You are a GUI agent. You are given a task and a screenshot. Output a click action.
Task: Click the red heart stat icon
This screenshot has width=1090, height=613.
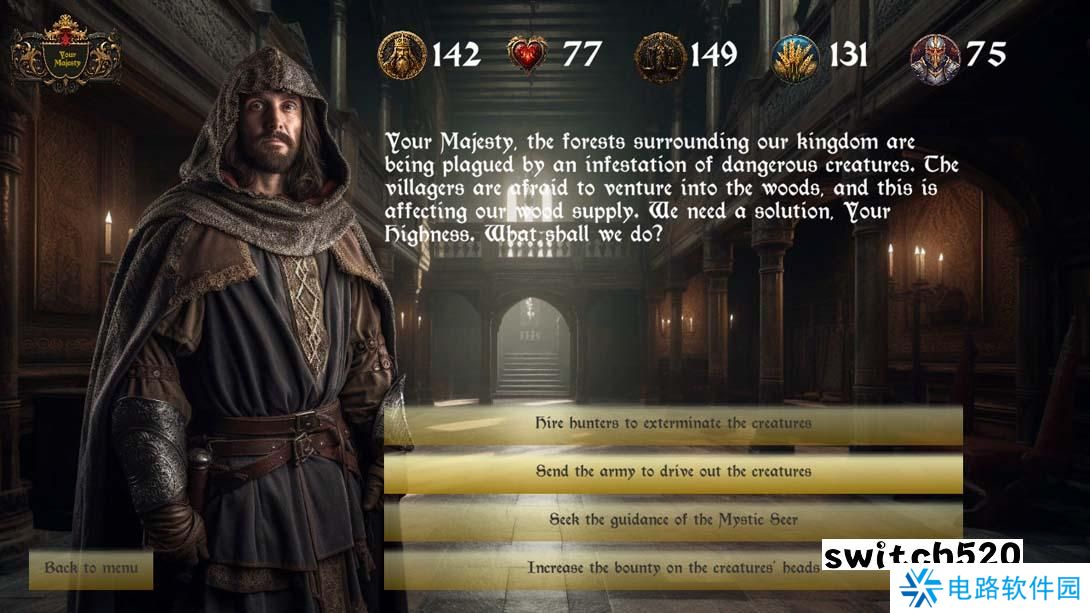(x=528, y=55)
